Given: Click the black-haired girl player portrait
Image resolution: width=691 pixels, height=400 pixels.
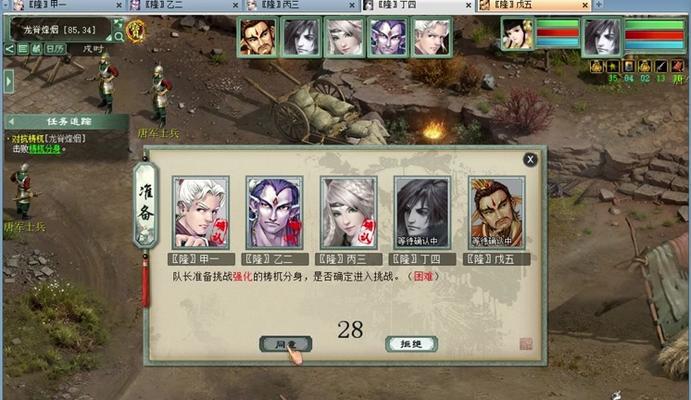Looking at the screenshot, I should (517, 35).
